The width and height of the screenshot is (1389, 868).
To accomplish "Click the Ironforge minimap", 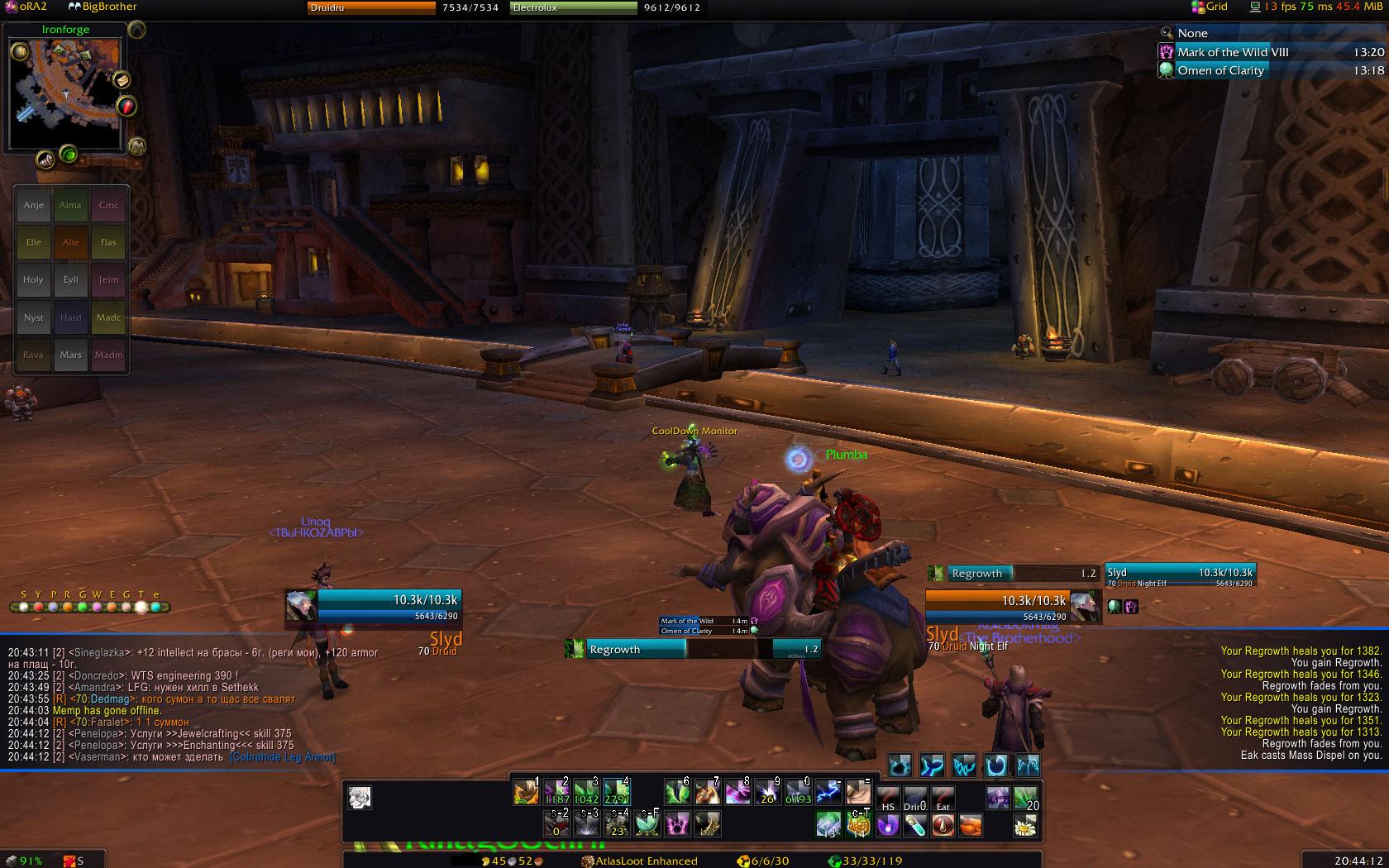I will [64, 93].
